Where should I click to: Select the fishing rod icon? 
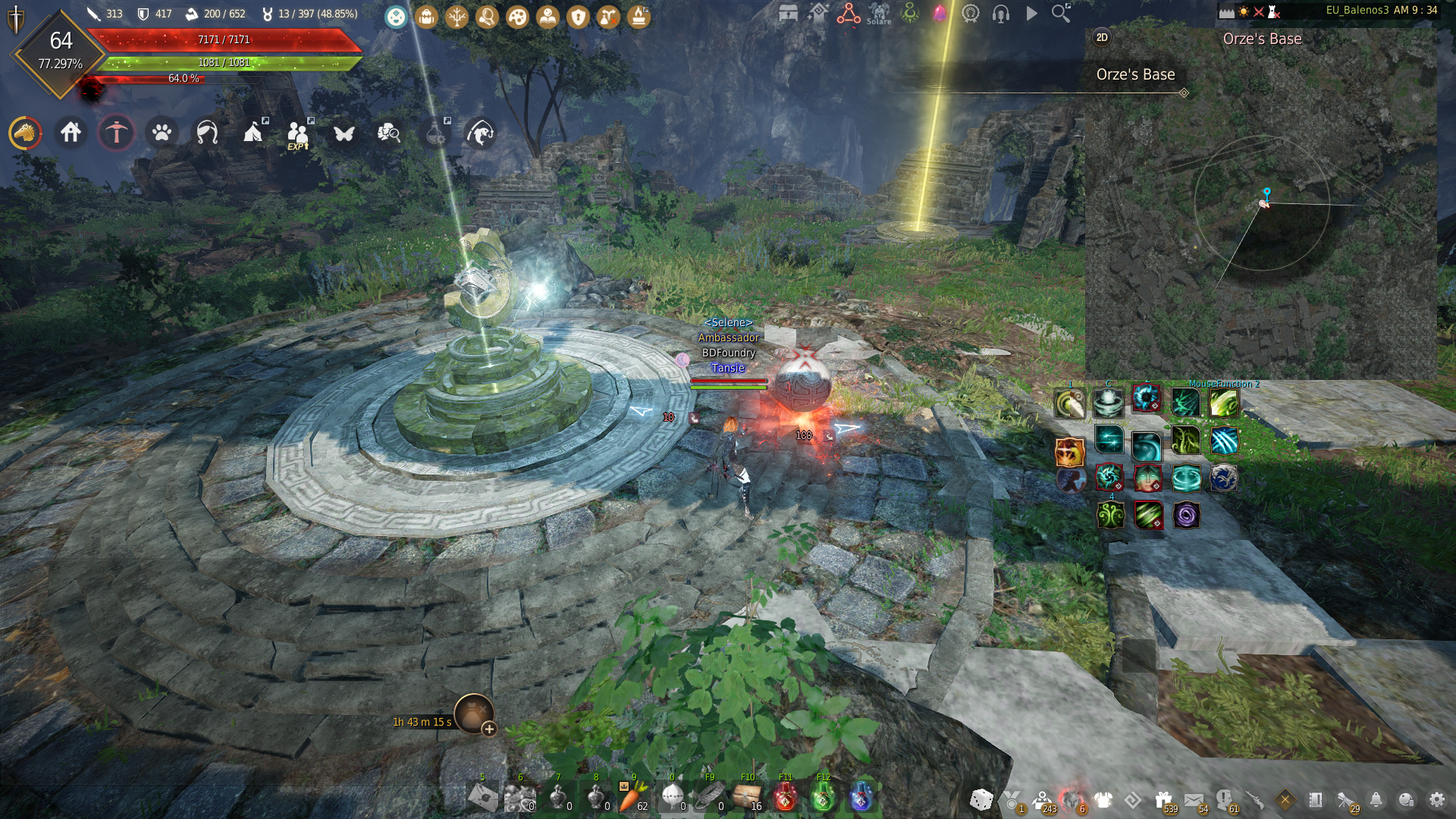point(479,133)
